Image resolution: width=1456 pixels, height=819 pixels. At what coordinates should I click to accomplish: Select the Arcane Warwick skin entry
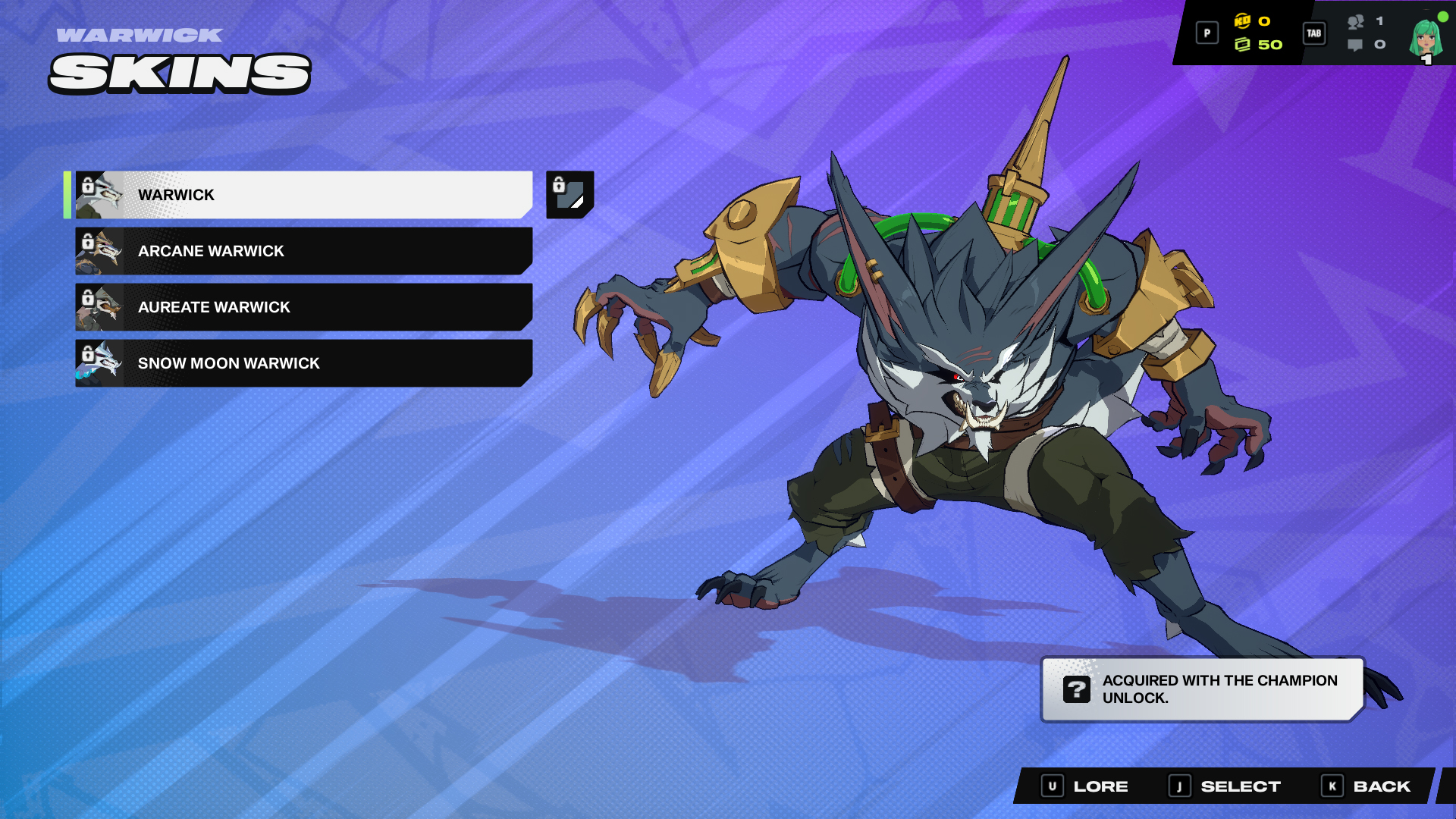(x=303, y=251)
